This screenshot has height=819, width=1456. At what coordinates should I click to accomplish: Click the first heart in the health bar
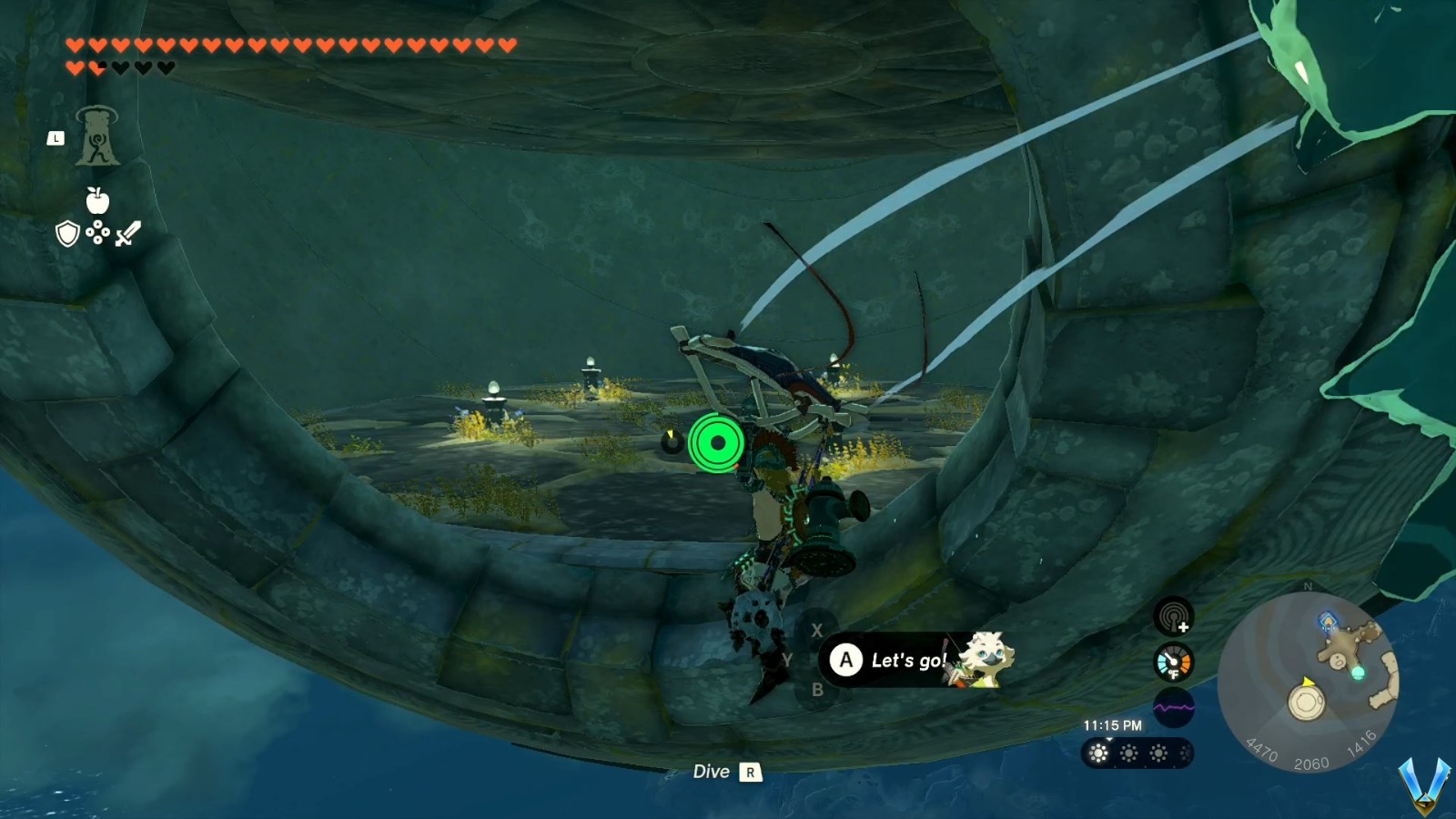75,45
